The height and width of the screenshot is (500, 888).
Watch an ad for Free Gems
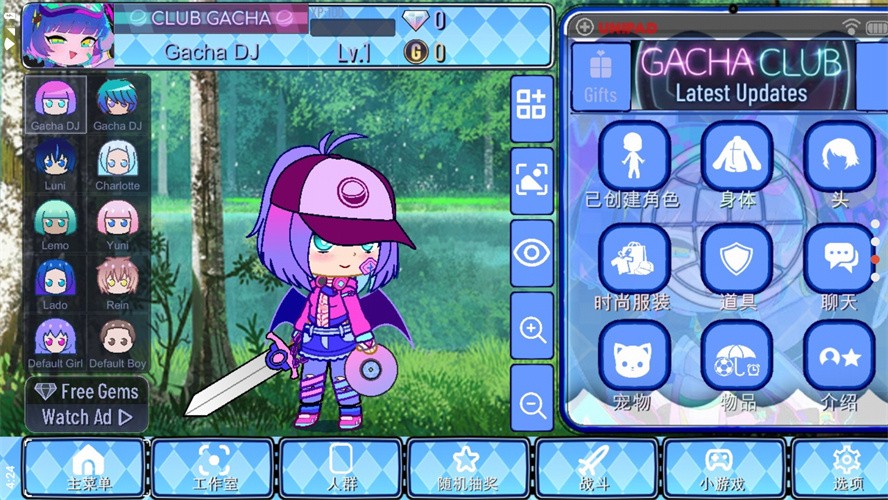coord(87,404)
